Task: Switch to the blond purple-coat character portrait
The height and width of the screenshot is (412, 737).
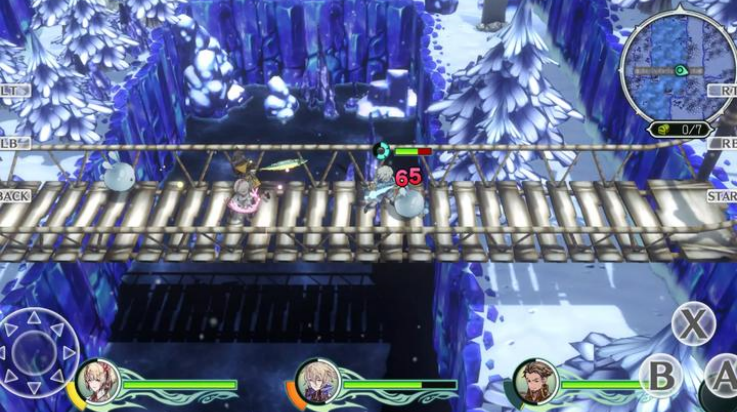Action: (317, 381)
